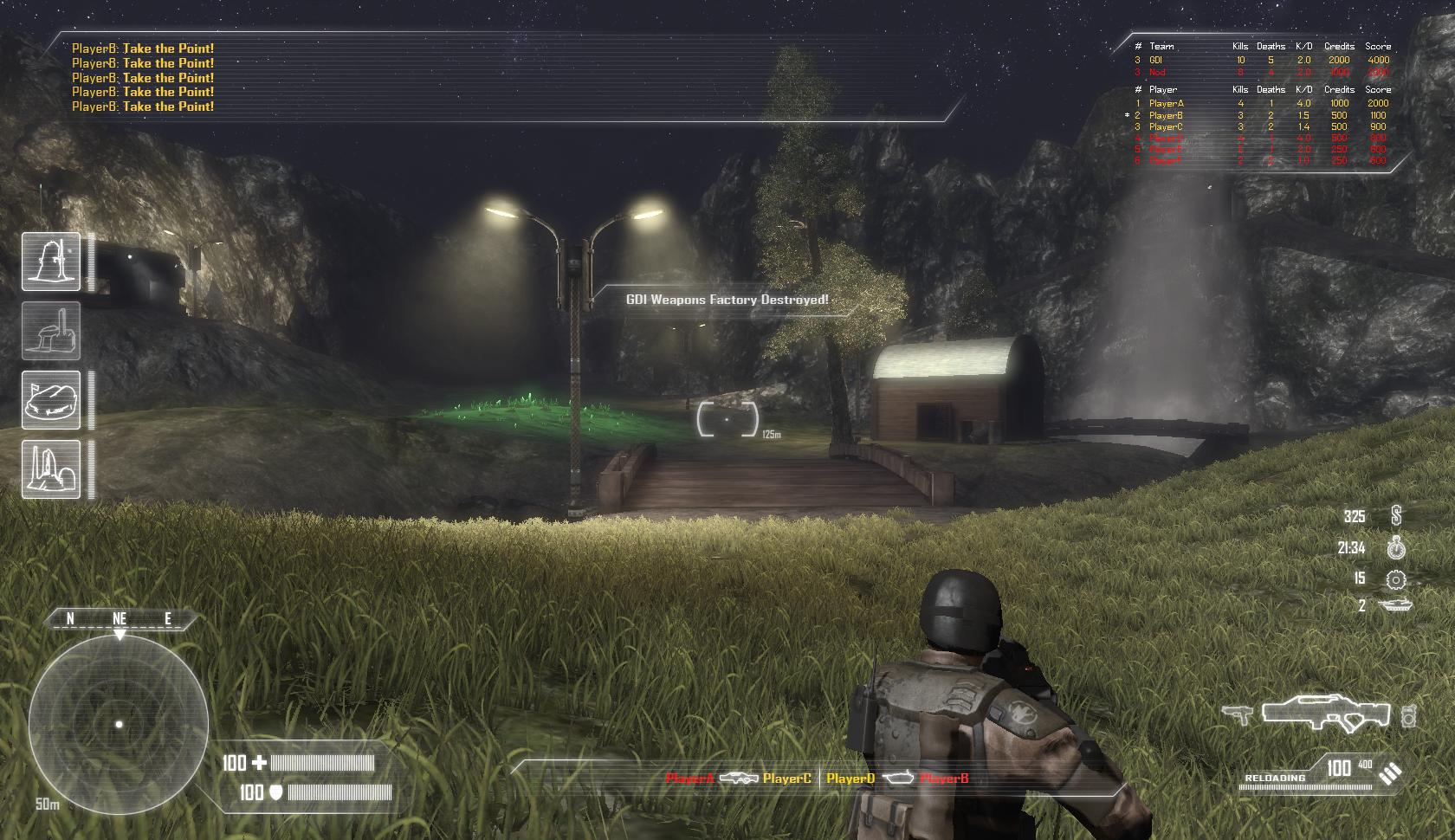Click the dimmed destroyed building icon
The image size is (1455, 840).
pos(51,331)
